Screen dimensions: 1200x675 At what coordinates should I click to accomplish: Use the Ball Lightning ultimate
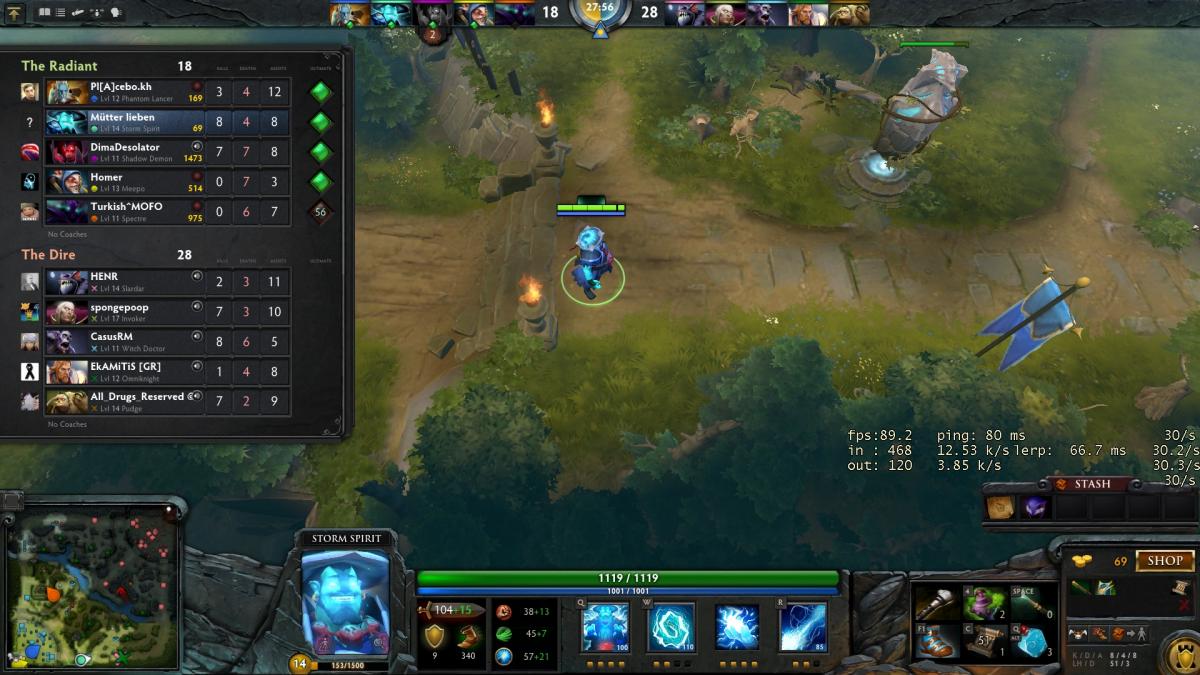click(803, 628)
